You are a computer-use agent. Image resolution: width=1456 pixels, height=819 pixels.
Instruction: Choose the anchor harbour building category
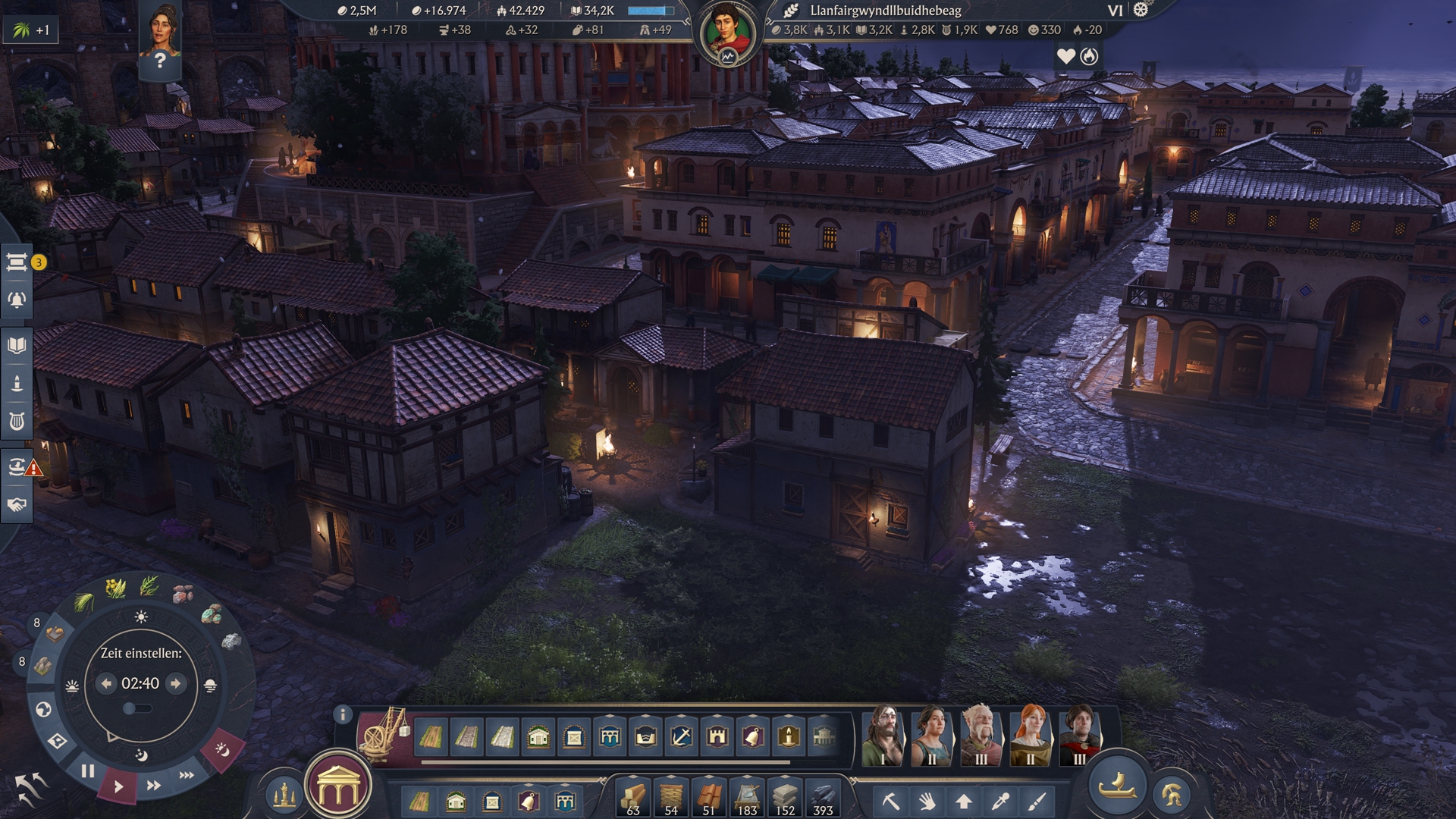coord(681,736)
